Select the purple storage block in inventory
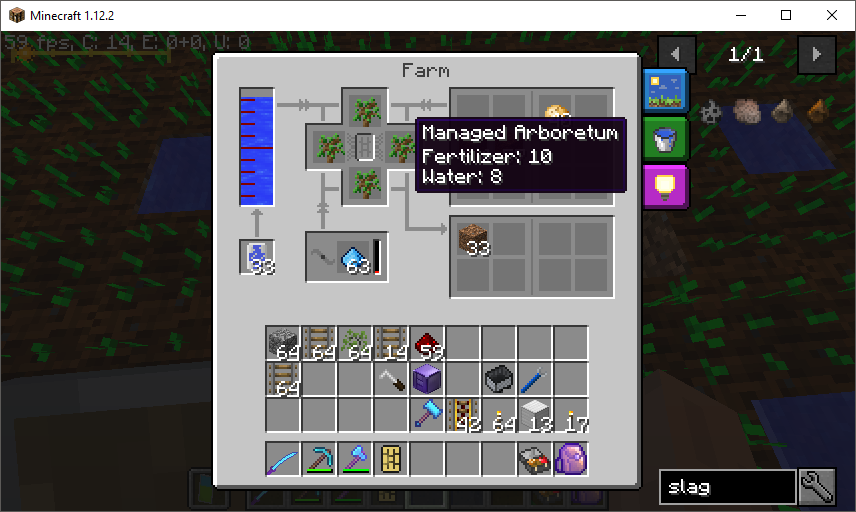Image resolution: width=856 pixels, height=512 pixels. (428, 380)
